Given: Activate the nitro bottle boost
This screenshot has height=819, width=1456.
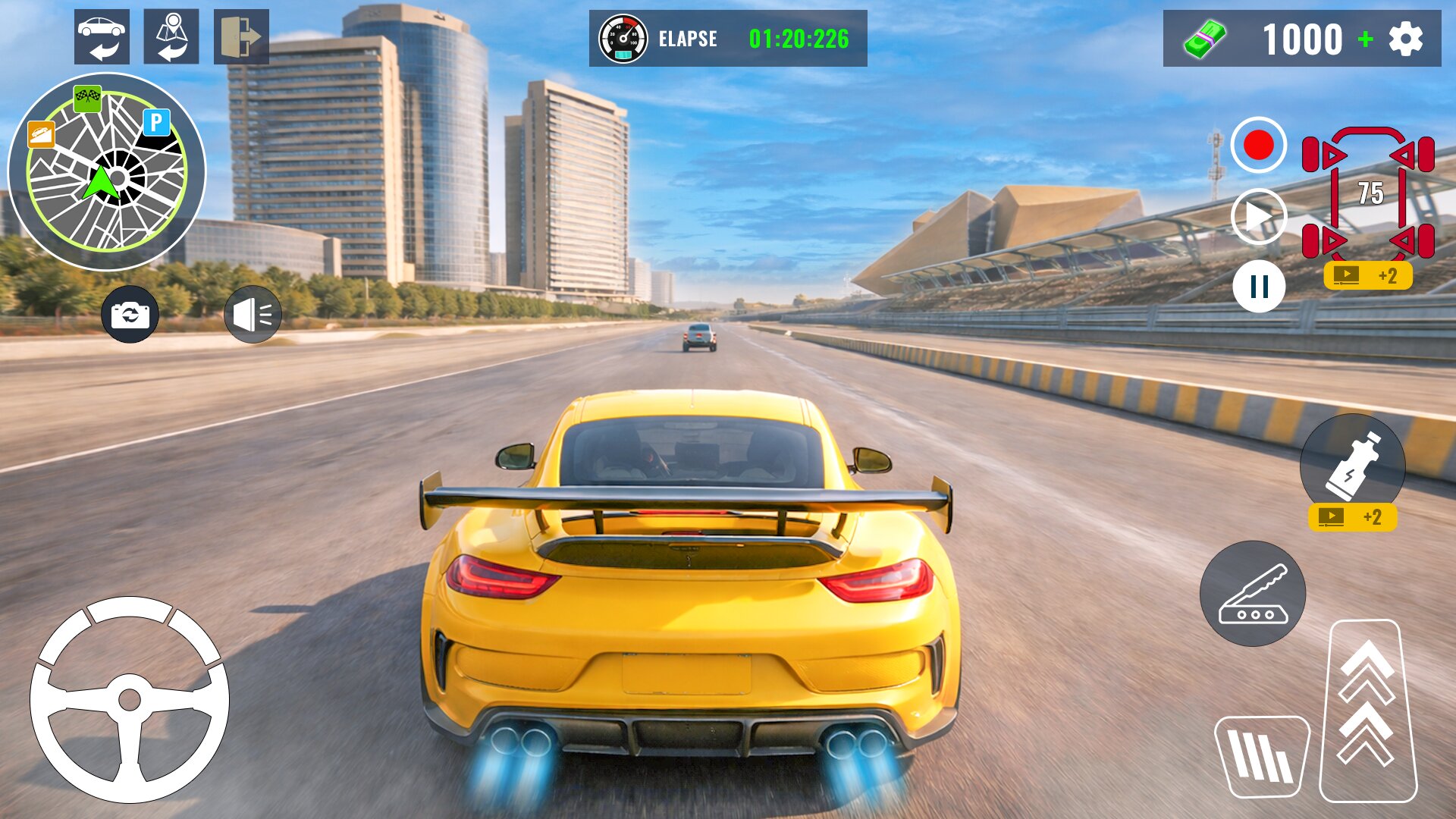Looking at the screenshot, I should 1351,464.
